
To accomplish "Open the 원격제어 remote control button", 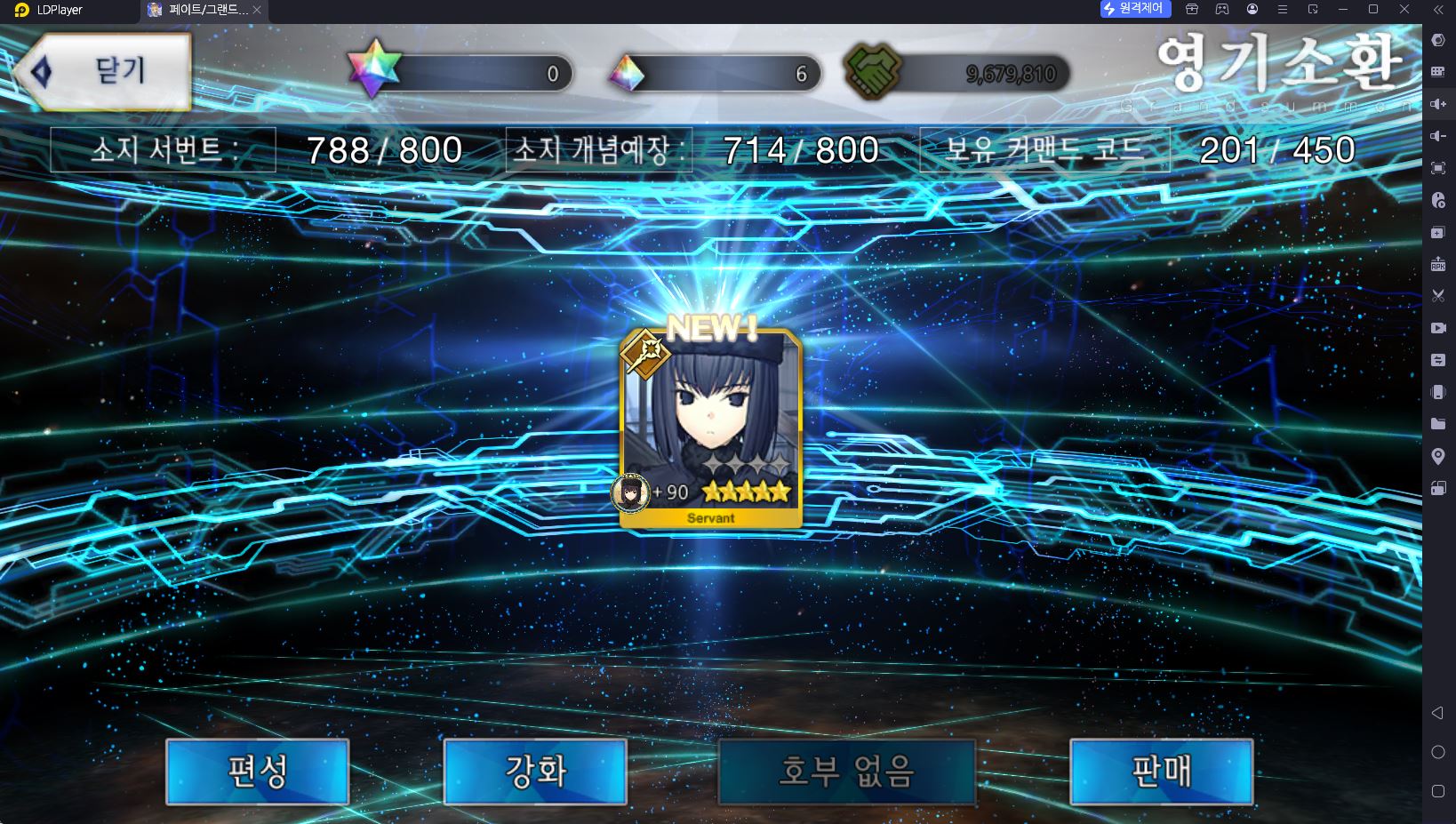I will (1134, 9).
